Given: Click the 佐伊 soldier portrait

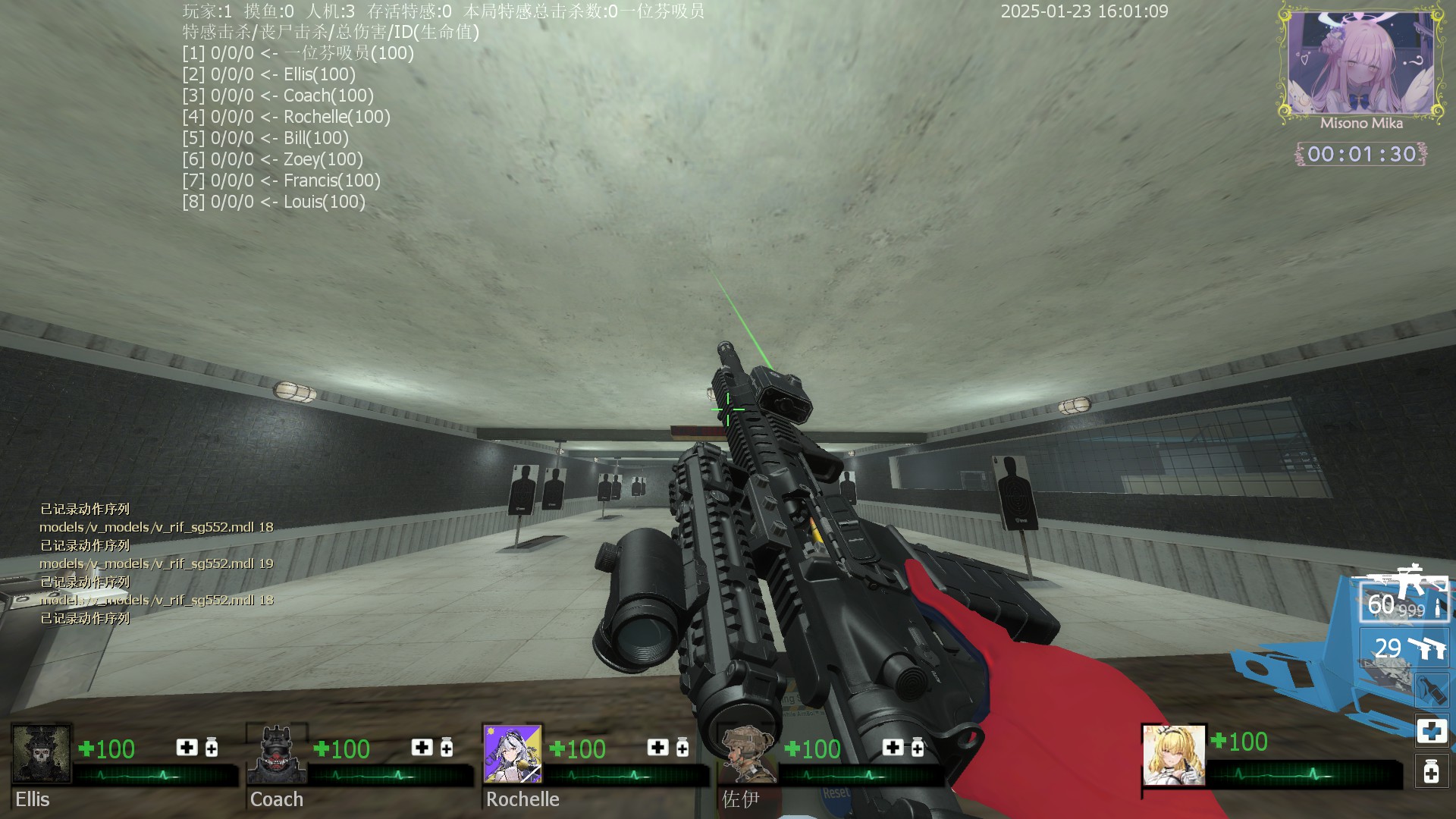Looking at the screenshot, I should coord(748,754).
